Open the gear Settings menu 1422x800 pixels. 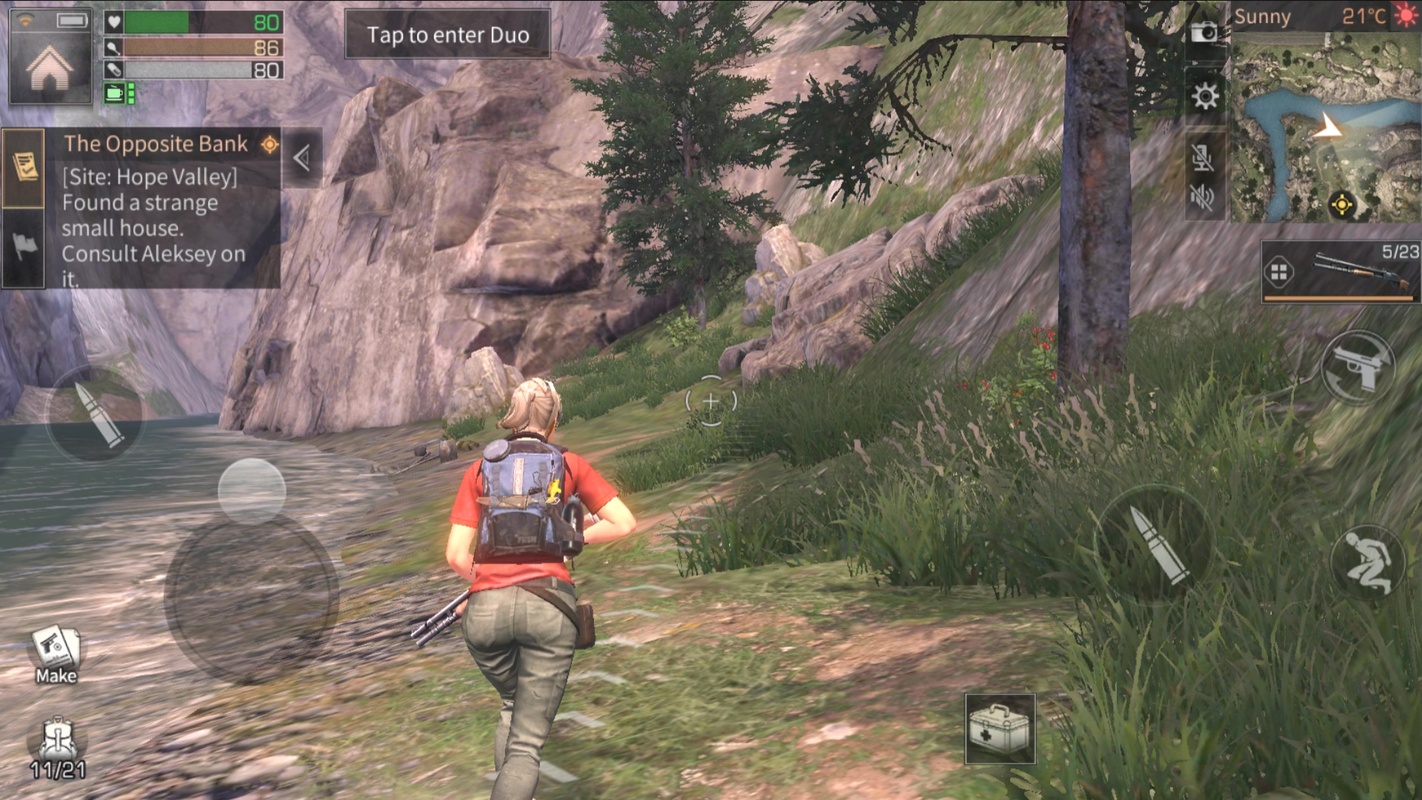(x=1205, y=96)
